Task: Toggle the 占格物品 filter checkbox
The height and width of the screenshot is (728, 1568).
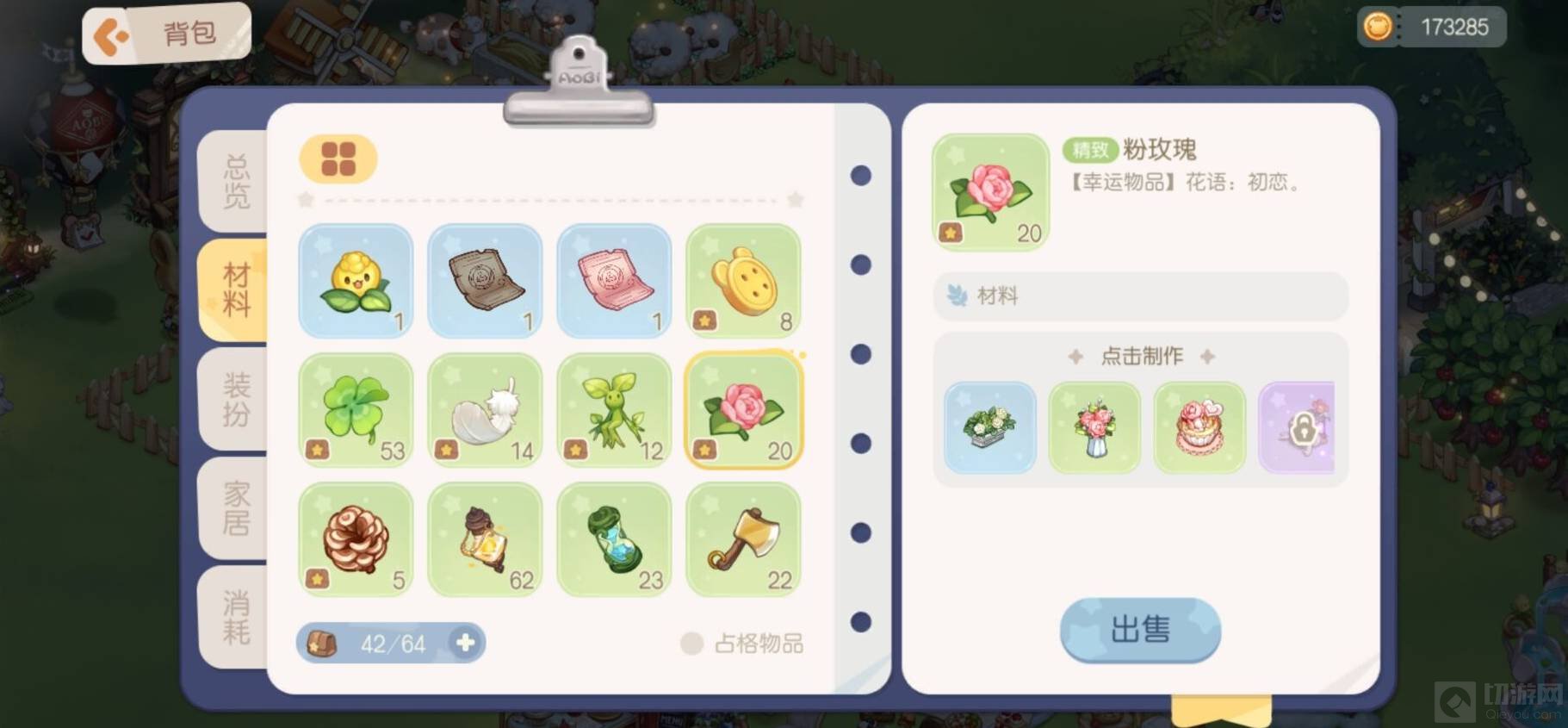Action: [x=692, y=644]
